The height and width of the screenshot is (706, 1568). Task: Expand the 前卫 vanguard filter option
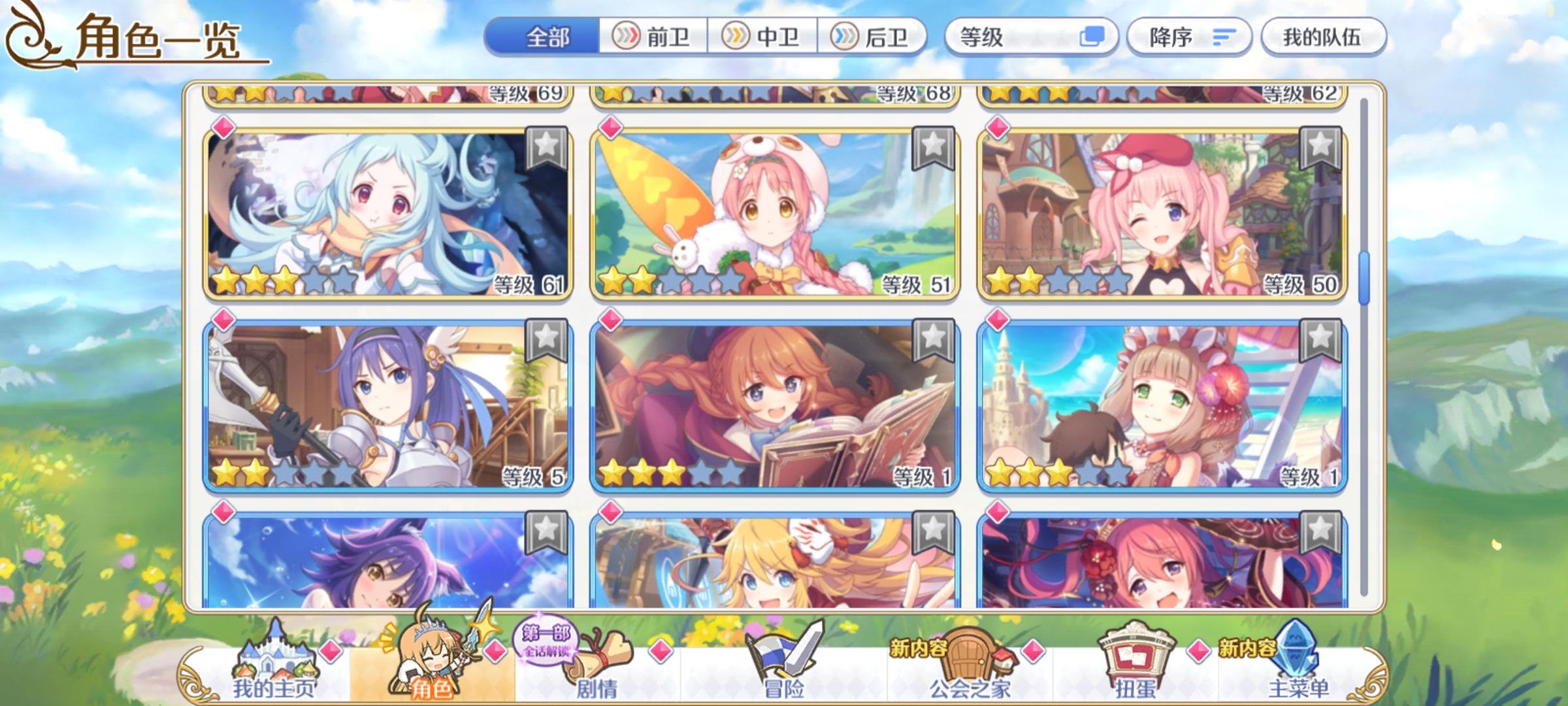point(651,37)
